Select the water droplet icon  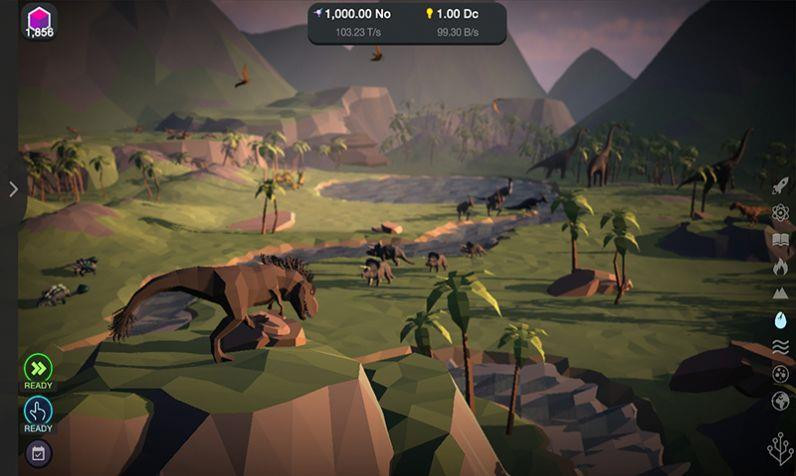(781, 320)
